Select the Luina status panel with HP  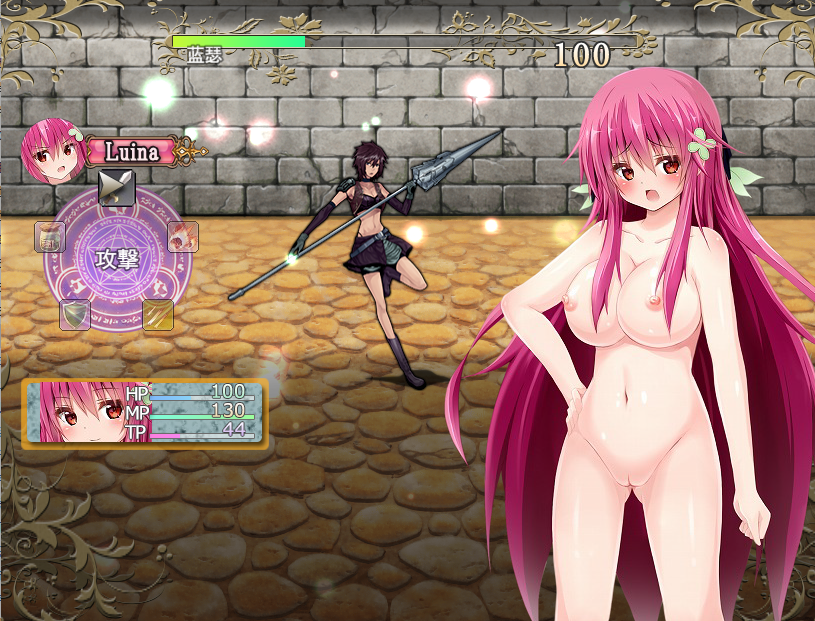point(145,411)
